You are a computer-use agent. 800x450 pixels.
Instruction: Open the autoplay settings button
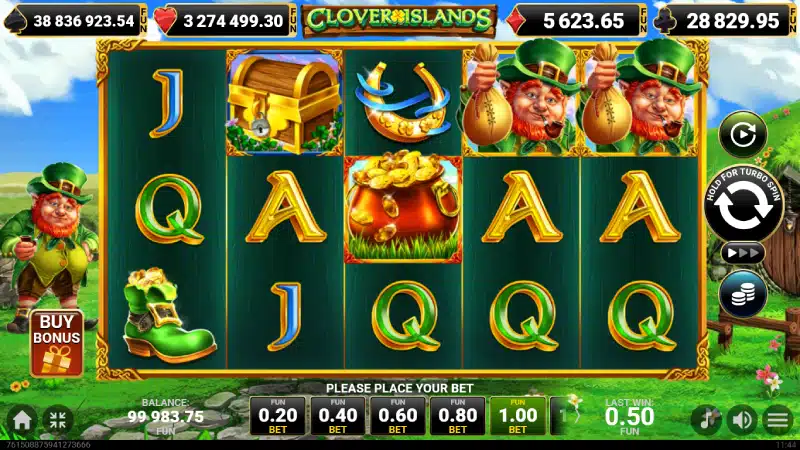point(742,133)
